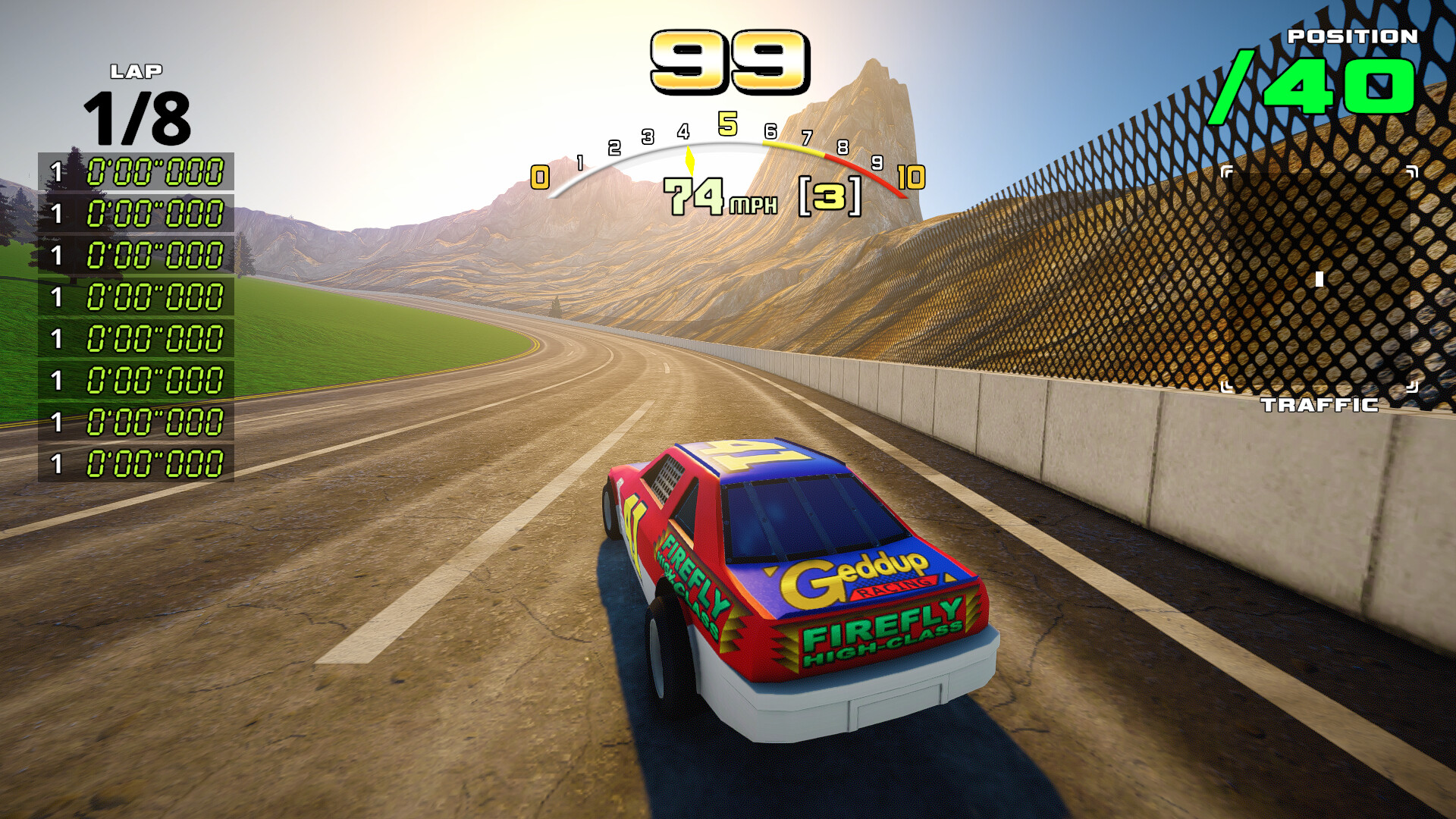
Task: Select the speedometer gauge needle
Action: pos(689,159)
